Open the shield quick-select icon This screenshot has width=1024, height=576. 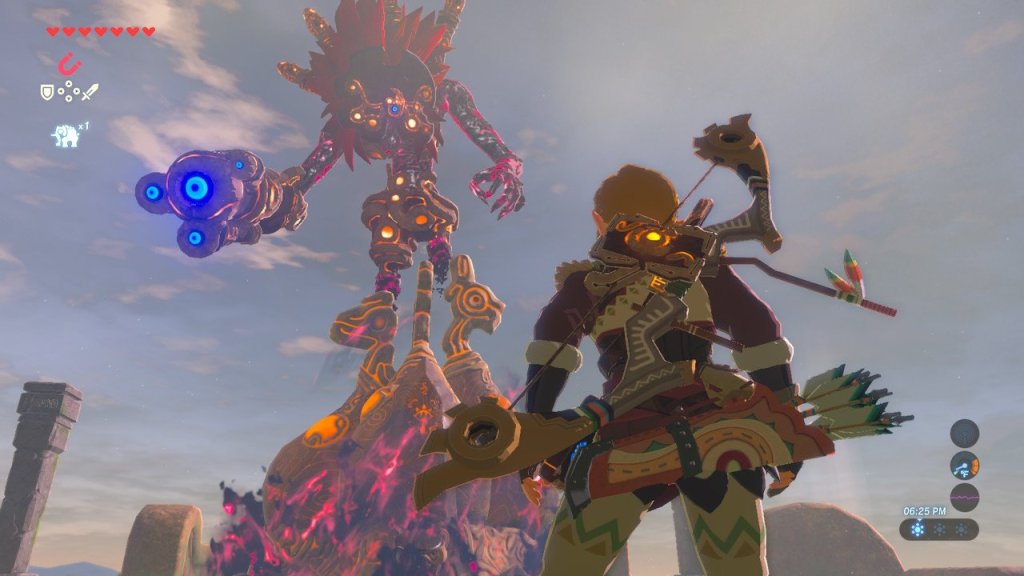point(46,92)
